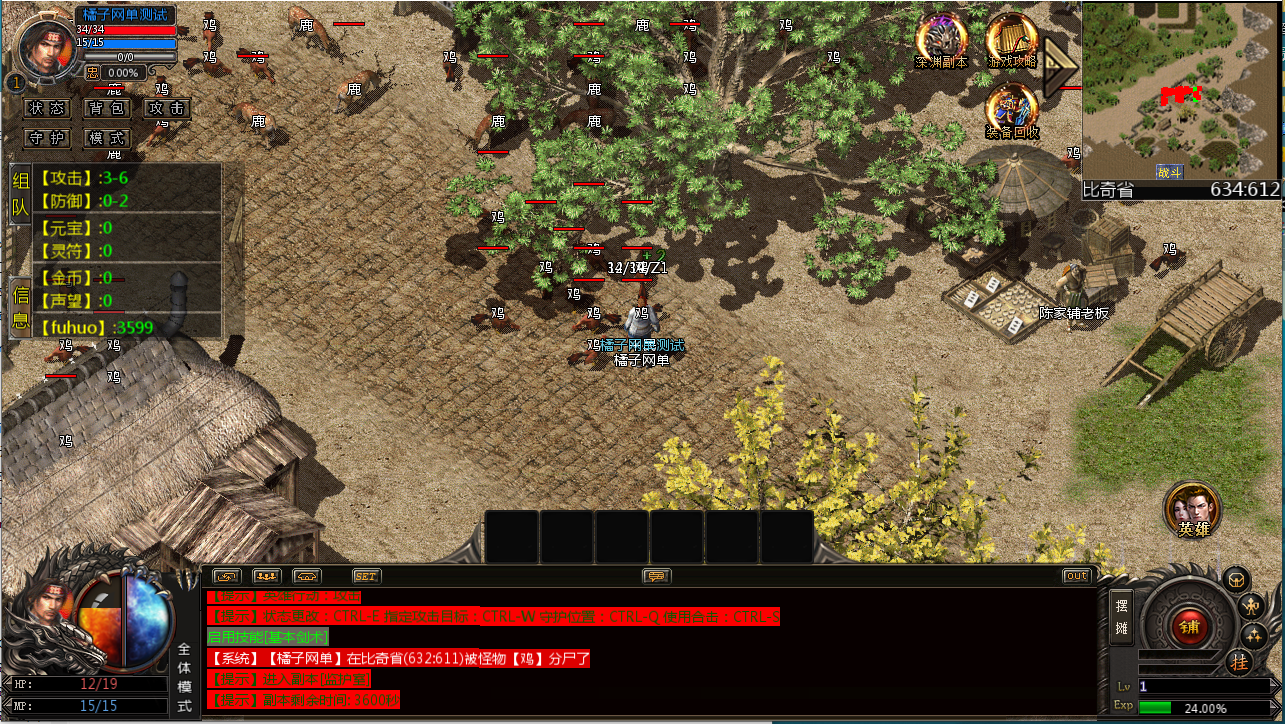Select the 守护 guard button

click(x=47, y=138)
